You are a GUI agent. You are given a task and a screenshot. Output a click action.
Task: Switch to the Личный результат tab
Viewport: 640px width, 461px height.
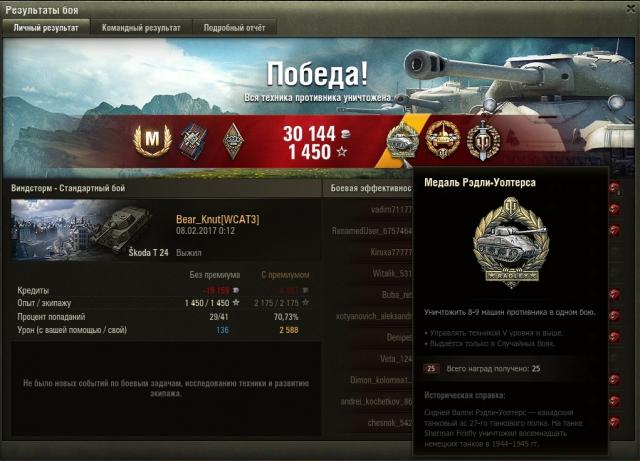click(46, 28)
